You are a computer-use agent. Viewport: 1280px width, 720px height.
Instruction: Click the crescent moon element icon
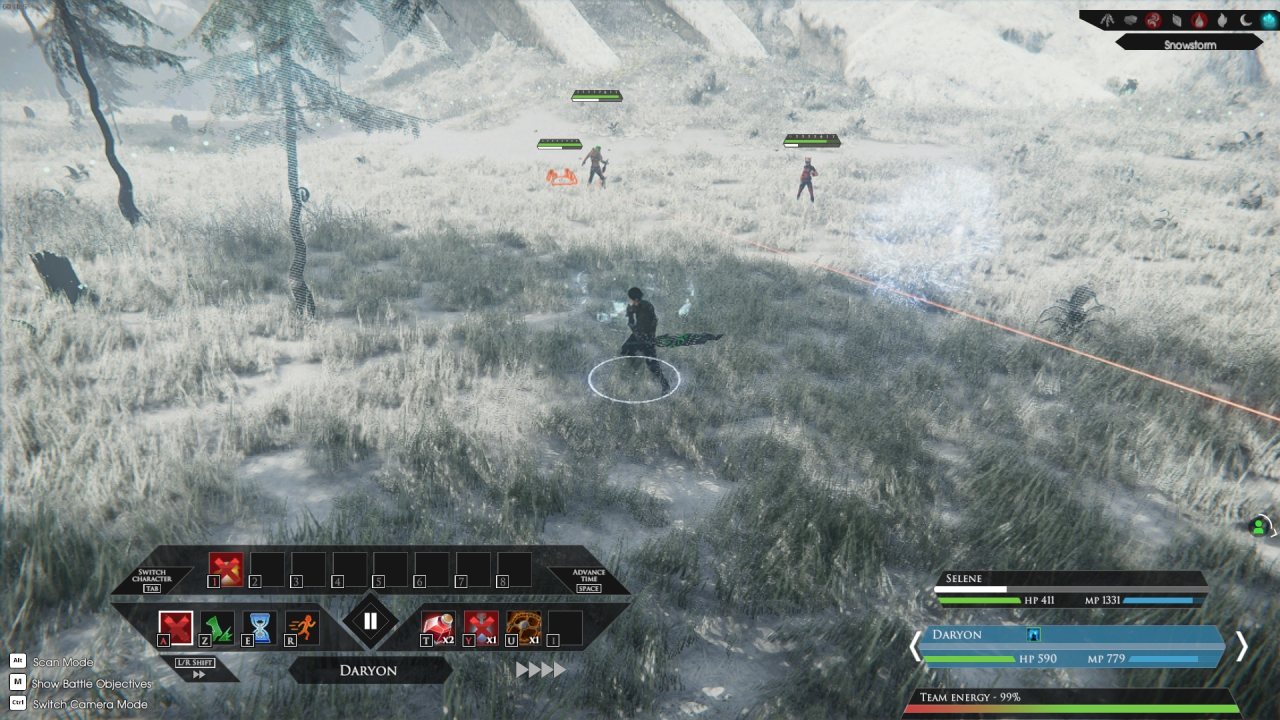click(1246, 20)
